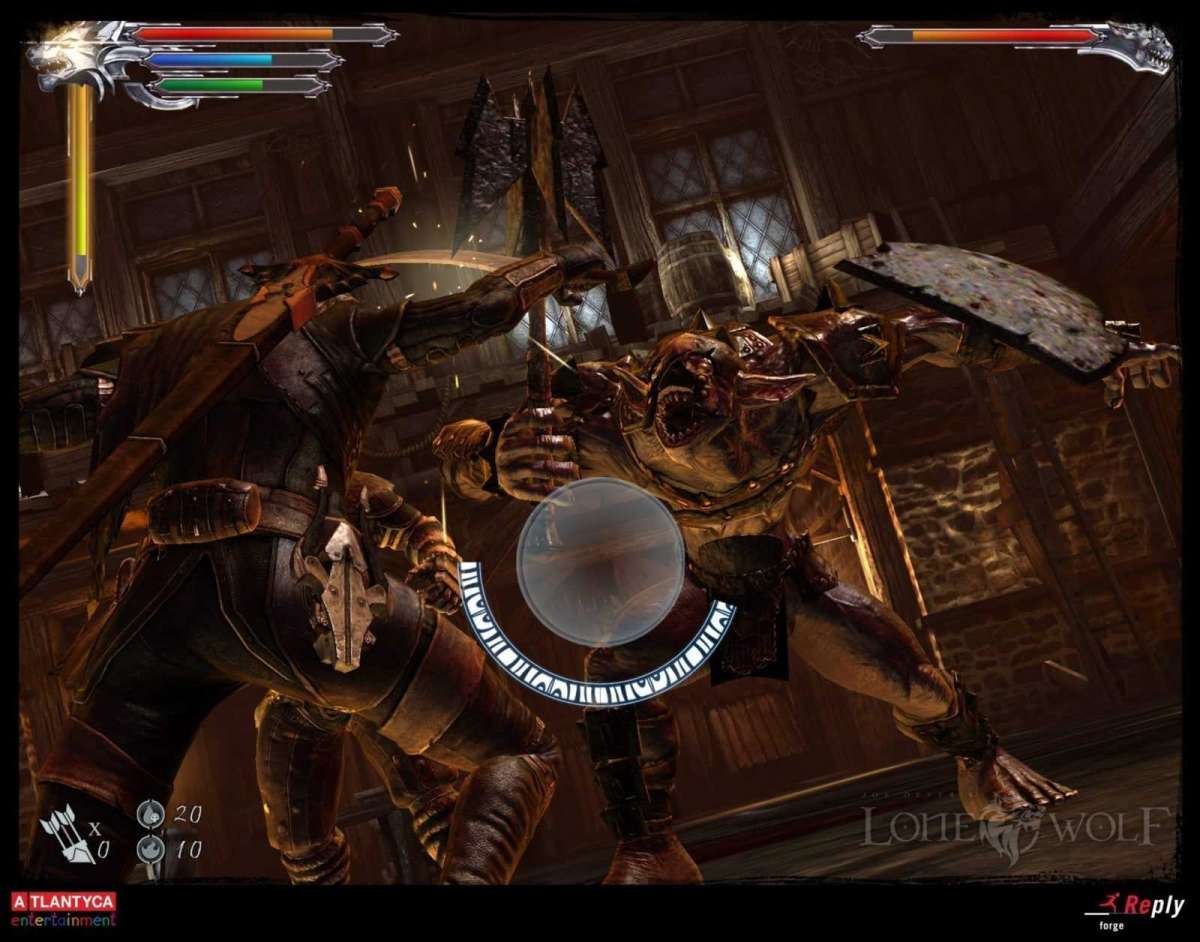Select the enemy wolf emblem beside the enemy bar
This screenshot has height=942, width=1200.
[x=1140, y=45]
